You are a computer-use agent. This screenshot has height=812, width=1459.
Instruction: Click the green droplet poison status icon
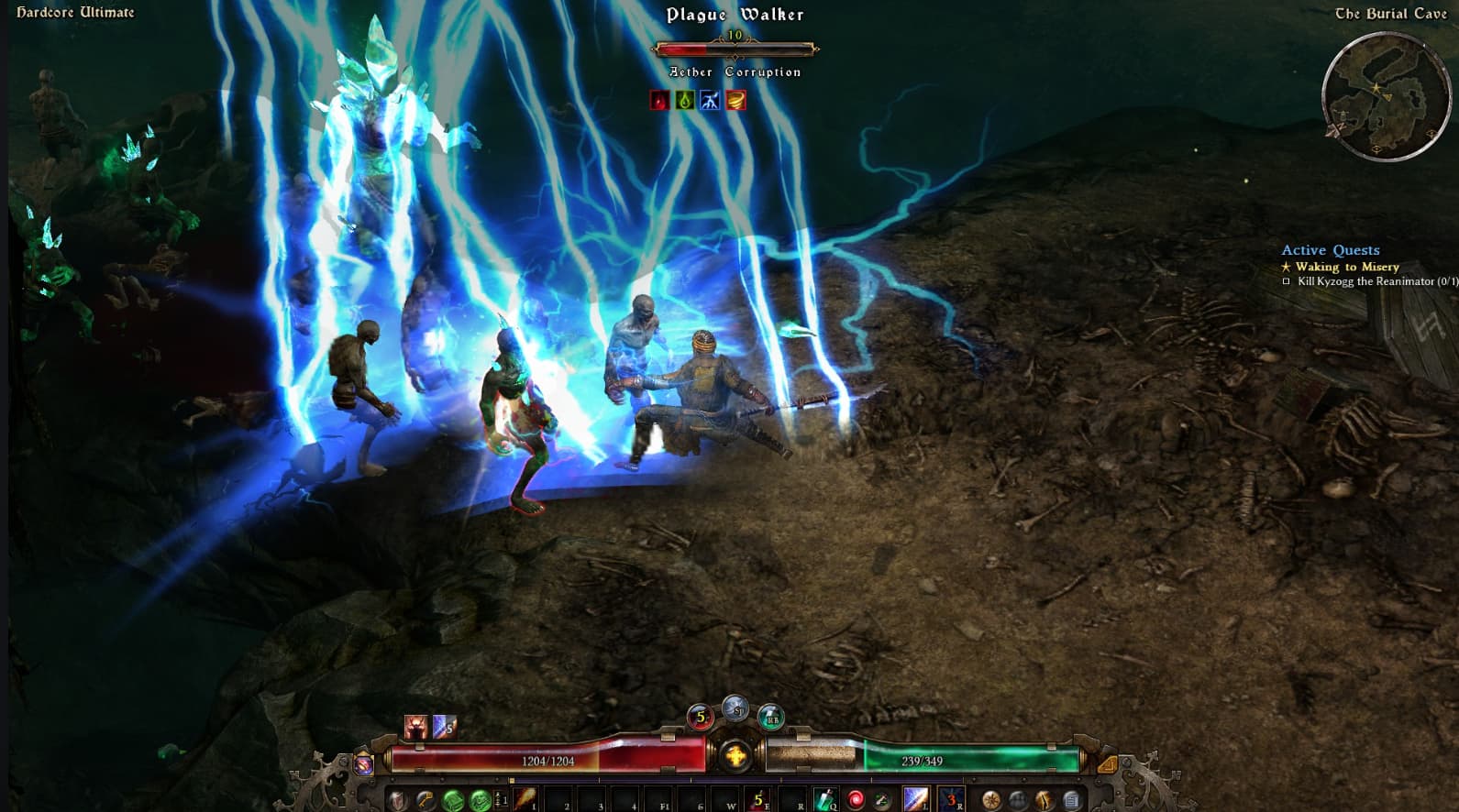[x=684, y=100]
